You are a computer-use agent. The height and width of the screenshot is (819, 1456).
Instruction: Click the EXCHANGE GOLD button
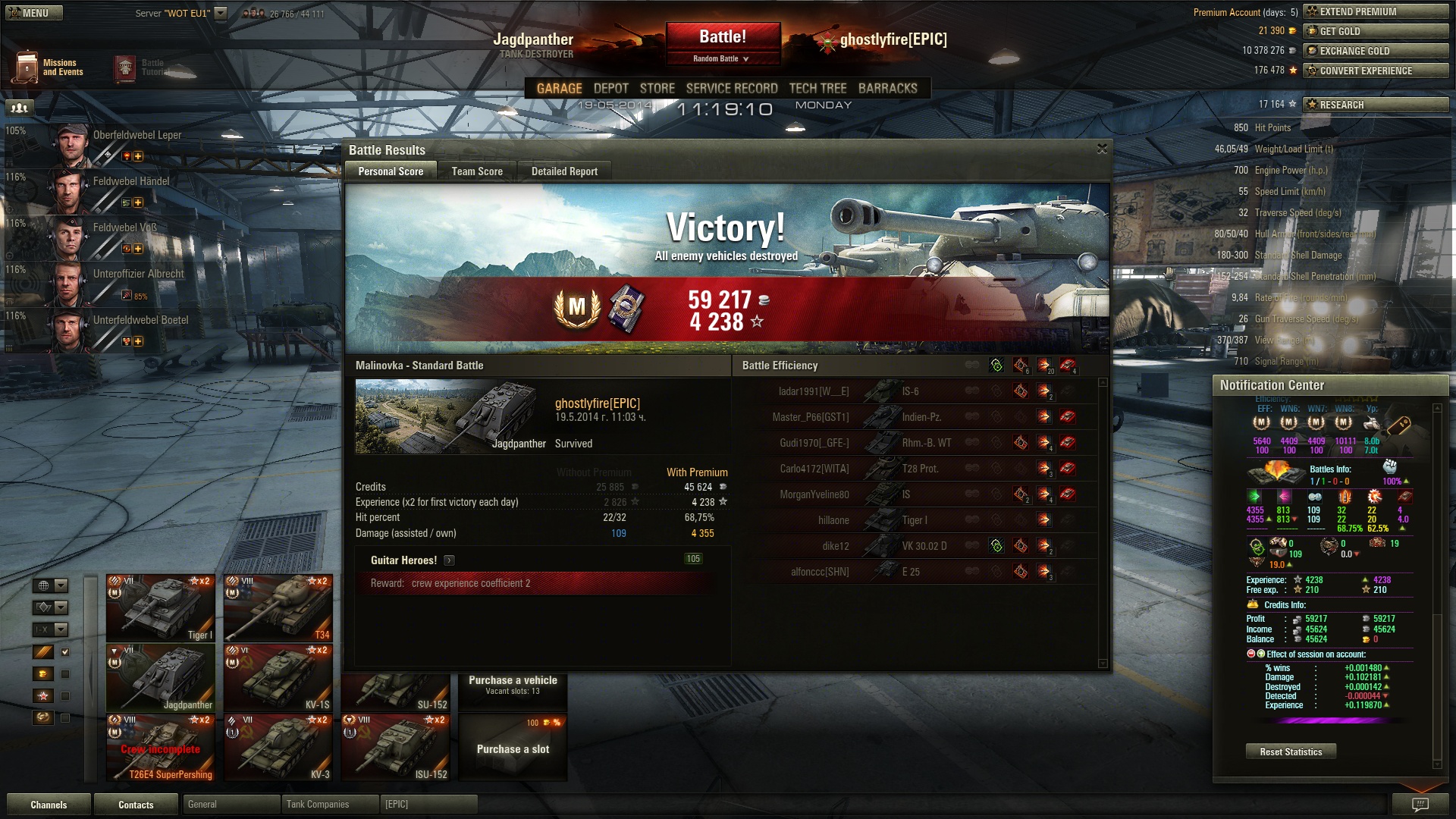pos(1375,51)
